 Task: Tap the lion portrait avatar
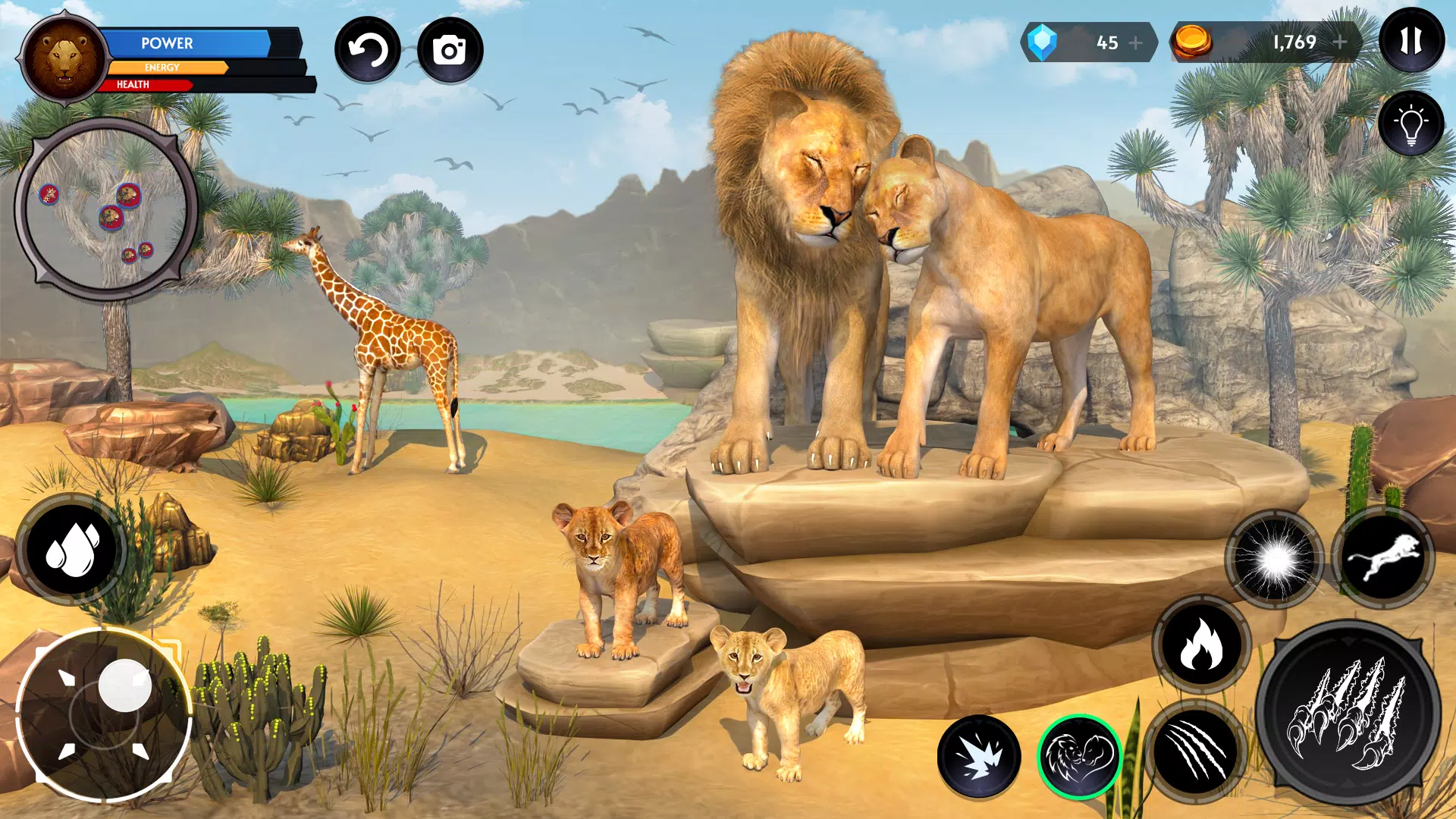click(64, 58)
